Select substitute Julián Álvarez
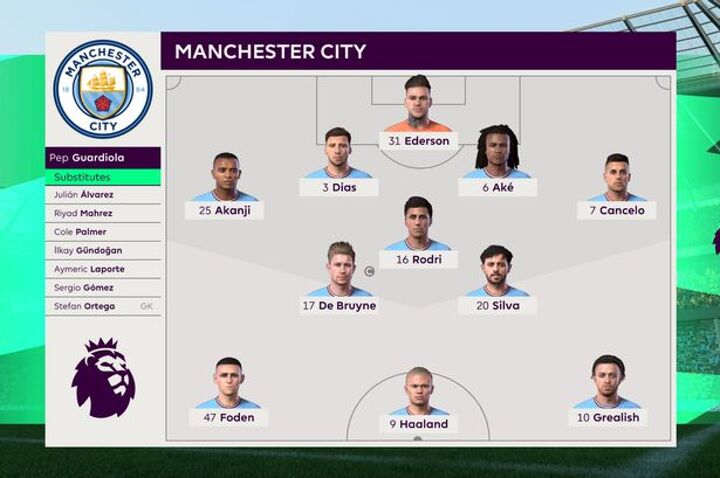The height and width of the screenshot is (478, 720). tap(103, 195)
